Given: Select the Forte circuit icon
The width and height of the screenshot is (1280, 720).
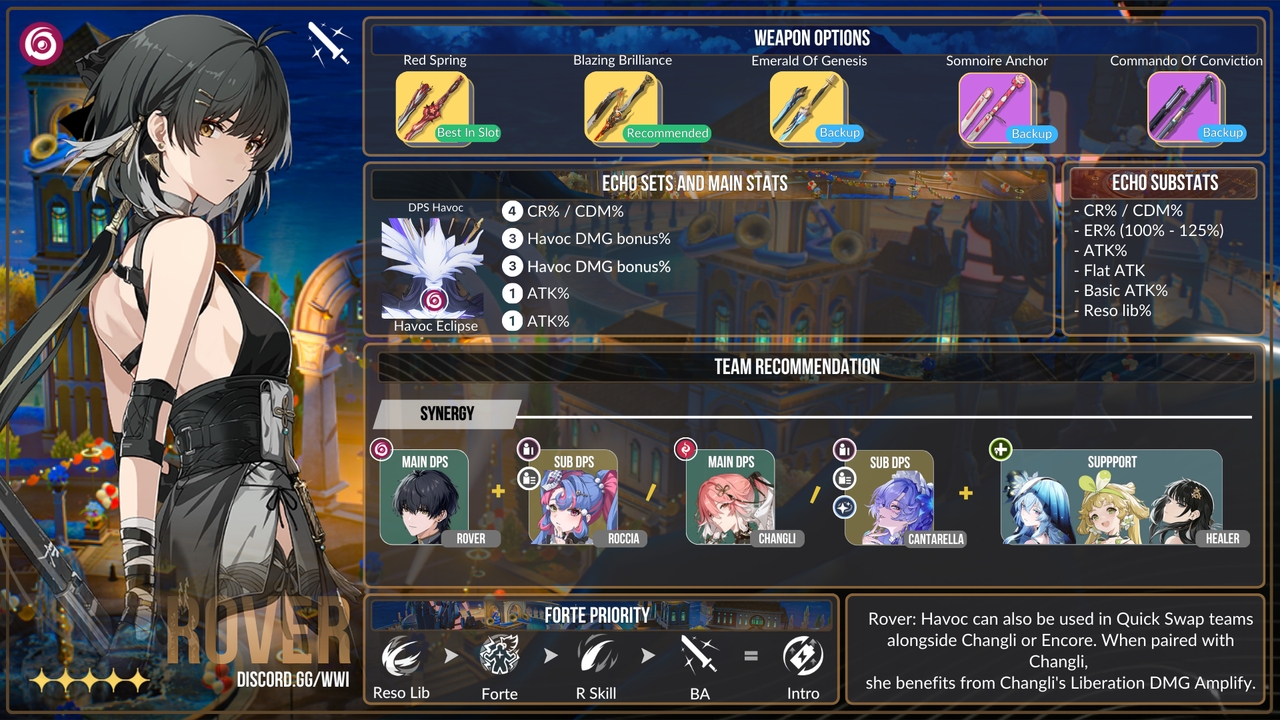Looking at the screenshot, I should click(x=499, y=657).
